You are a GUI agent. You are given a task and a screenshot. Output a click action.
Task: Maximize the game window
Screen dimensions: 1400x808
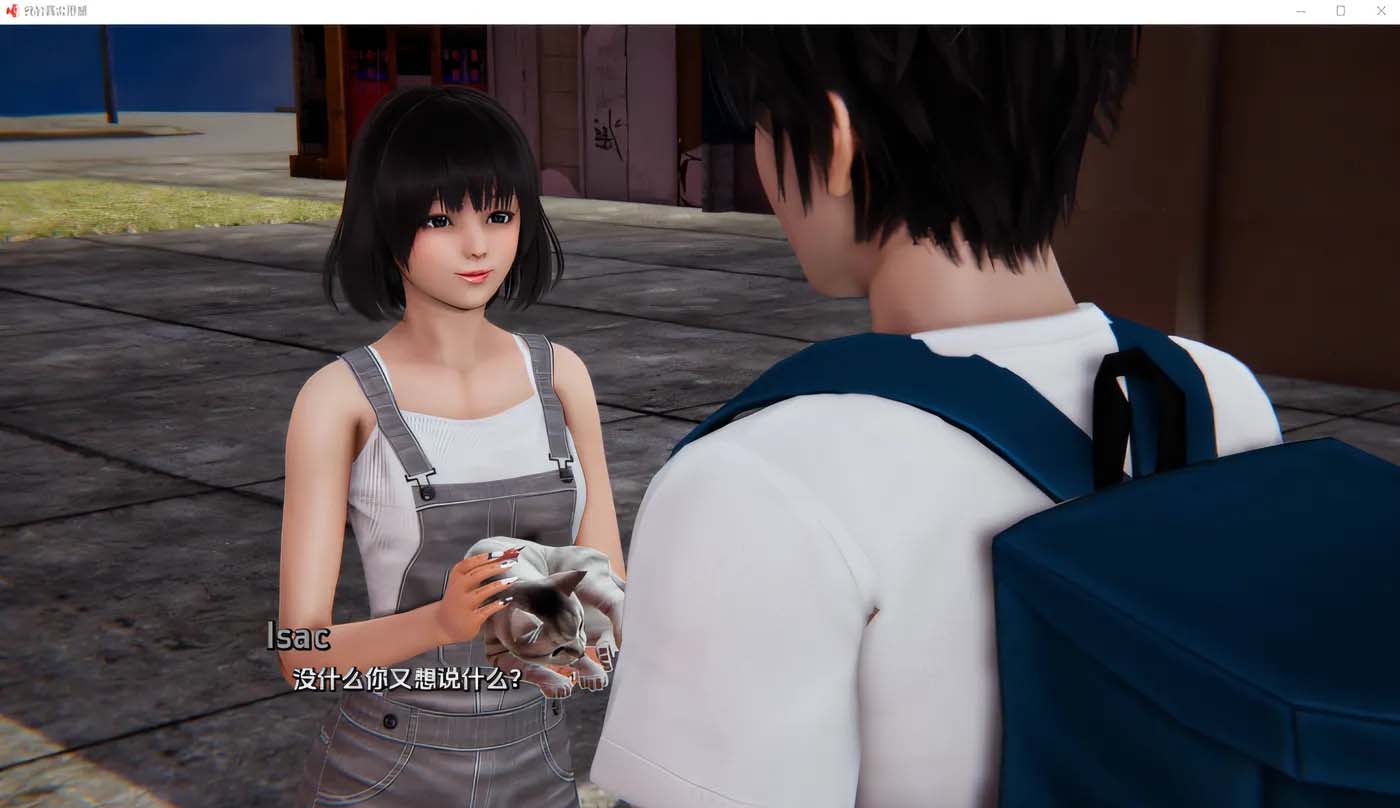click(x=1340, y=11)
